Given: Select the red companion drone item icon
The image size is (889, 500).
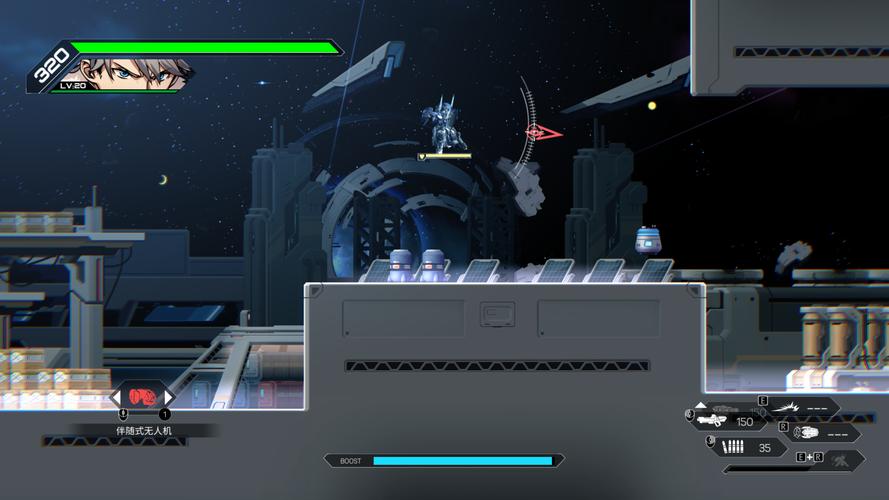Looking at the screenshot, I should [x=142, y=397].
